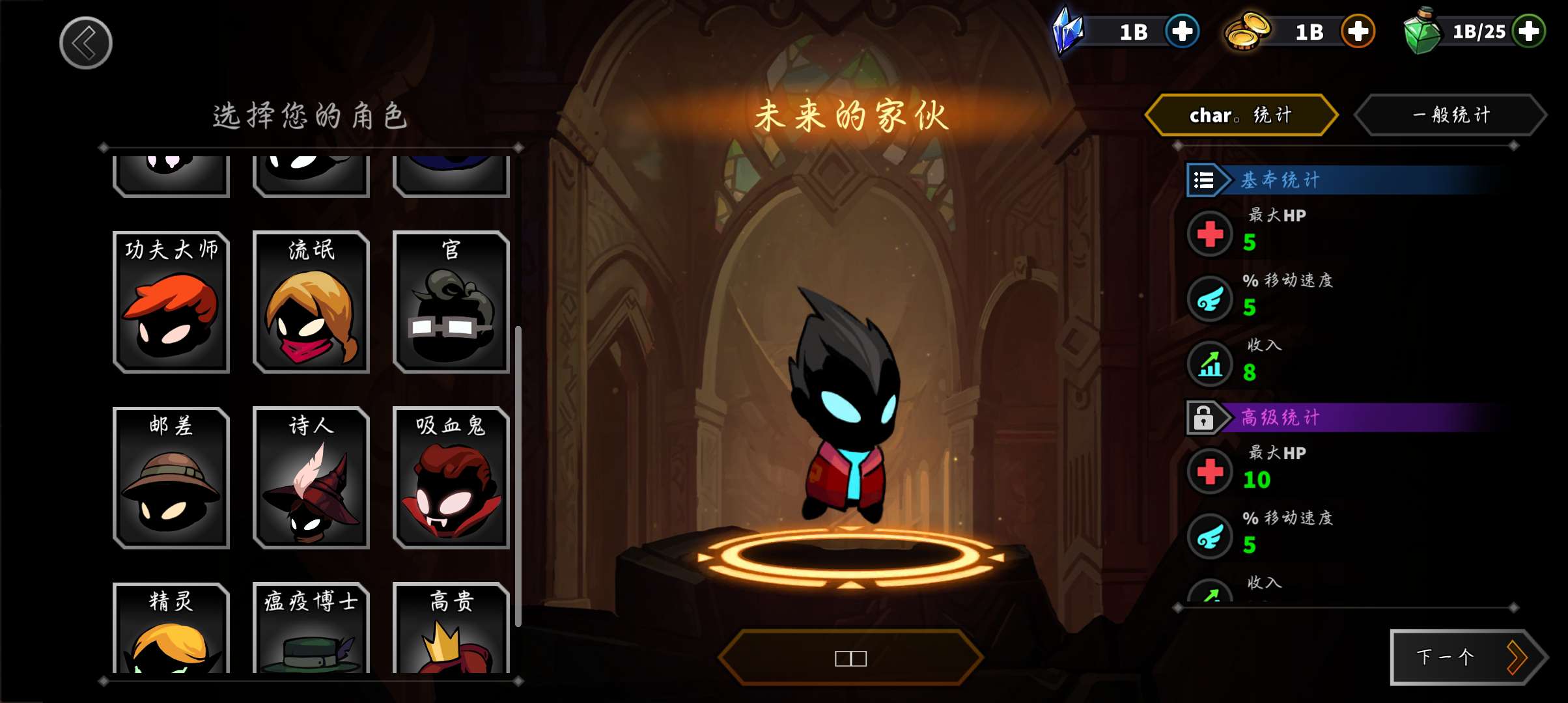Open the char。统计 tab
The image size is (1568, 703).
click(1241, 115)
